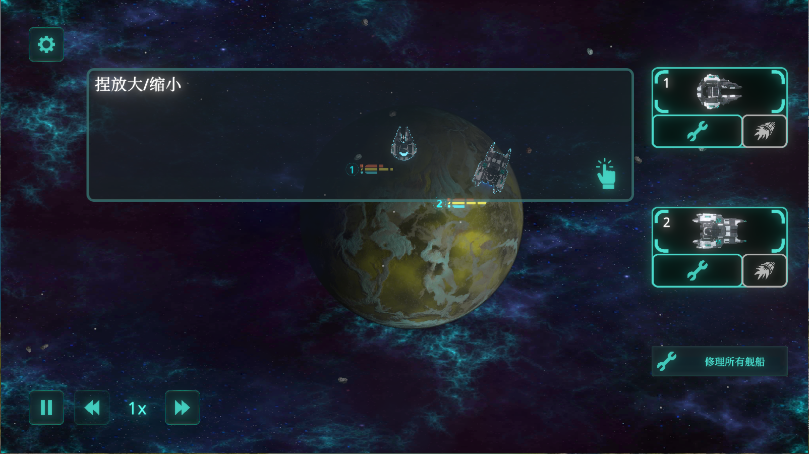Speed up game with fast-forward arrows
This screenshot has width=809, height=454.
(182, 408)
